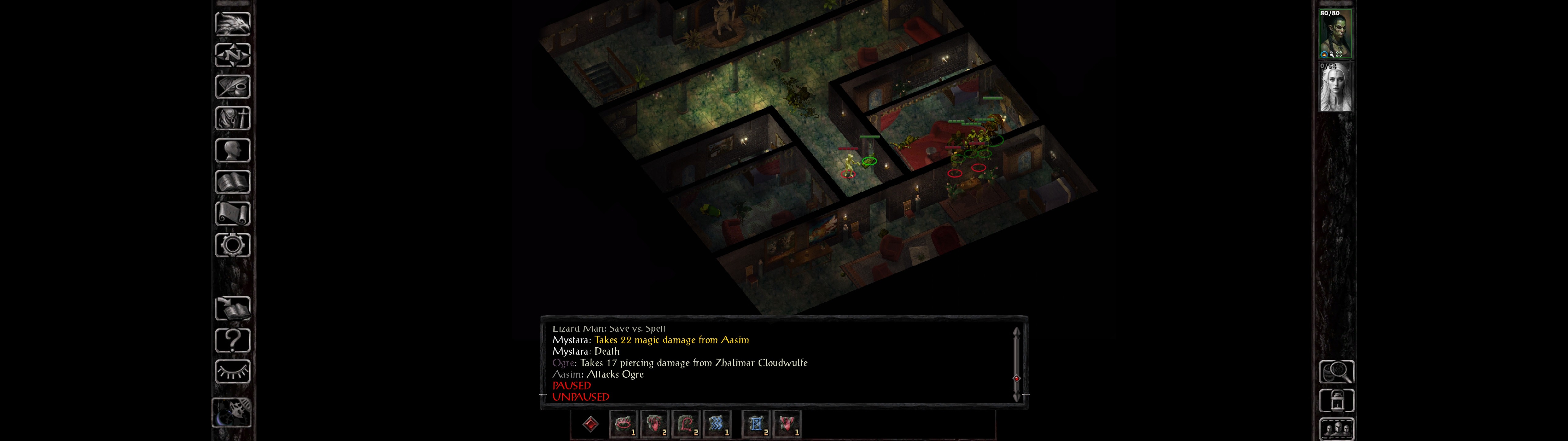Open the options gear menu
Image resolution: width=1568 pixels, height=441 pixels.
pyautogui.click(x=232, y=246)
